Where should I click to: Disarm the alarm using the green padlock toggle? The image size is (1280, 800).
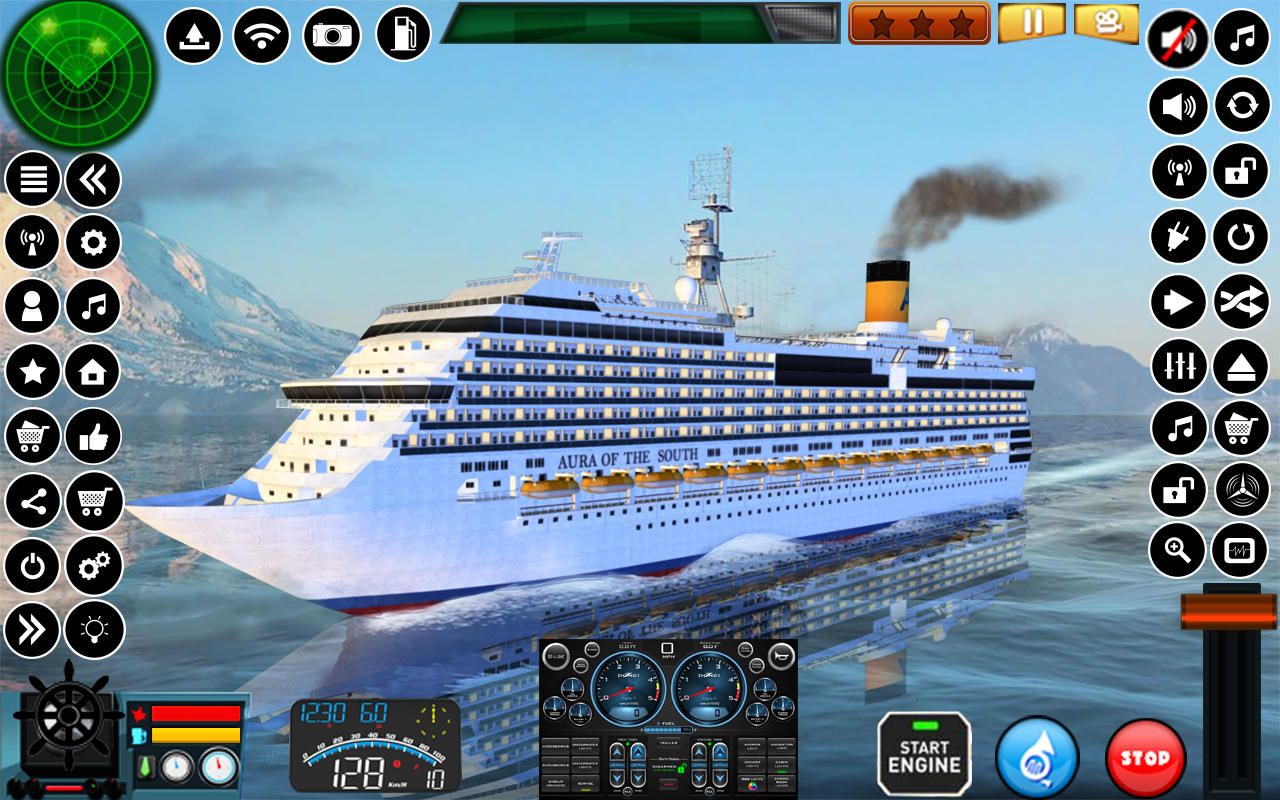tap(680, 768)
